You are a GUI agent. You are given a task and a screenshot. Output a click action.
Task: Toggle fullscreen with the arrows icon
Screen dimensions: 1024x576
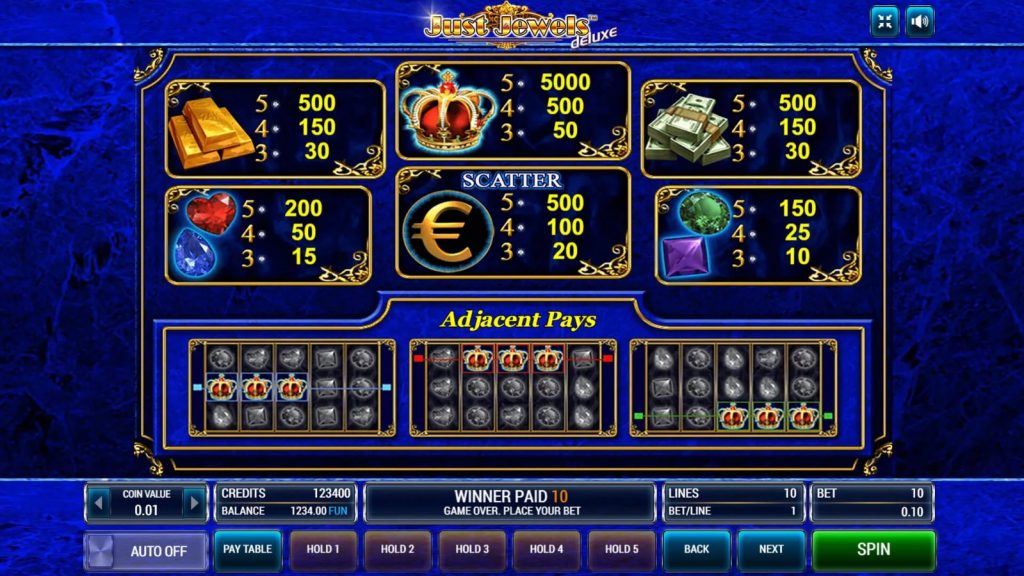pos(884,21)
